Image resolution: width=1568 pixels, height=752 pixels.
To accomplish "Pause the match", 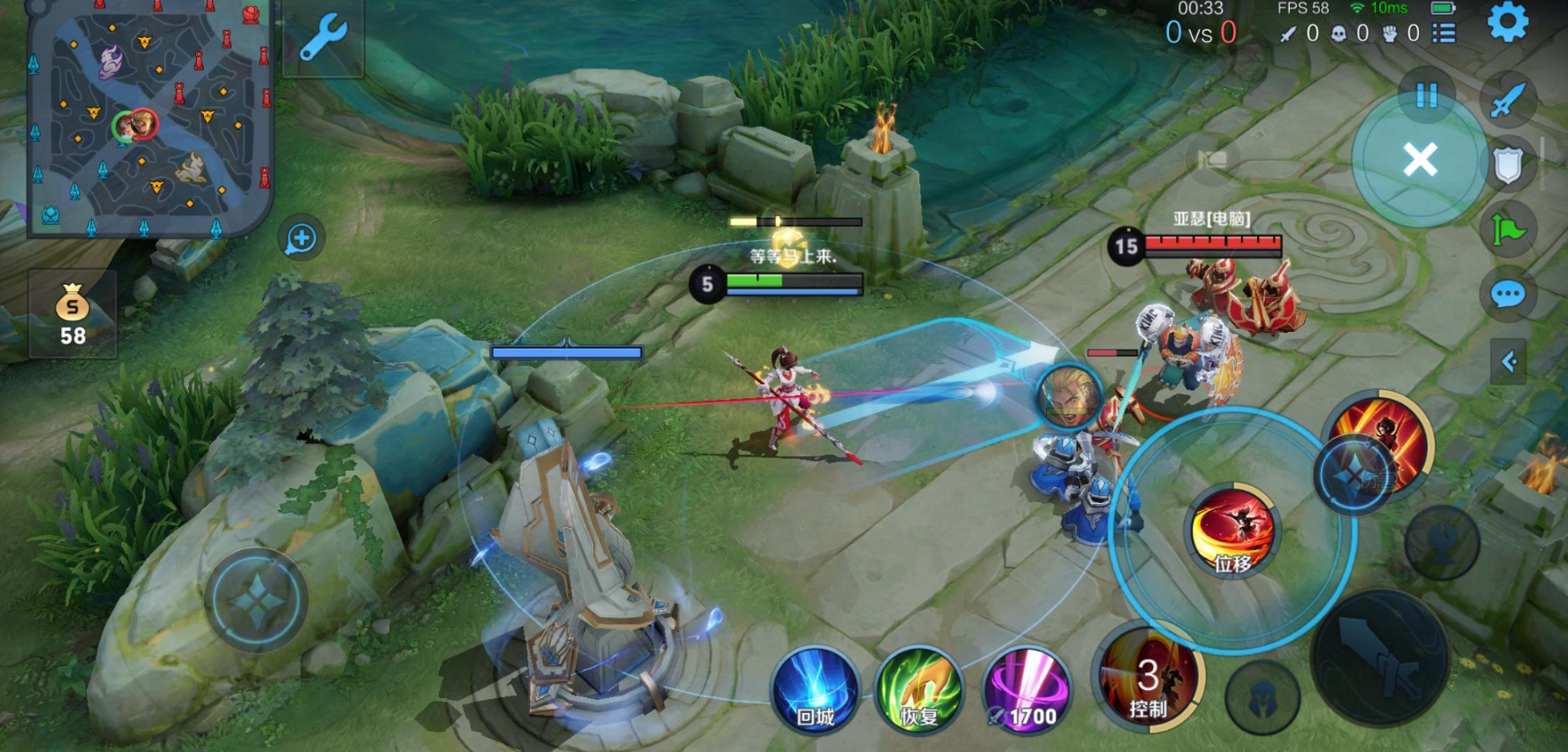I will [1427, 95].
